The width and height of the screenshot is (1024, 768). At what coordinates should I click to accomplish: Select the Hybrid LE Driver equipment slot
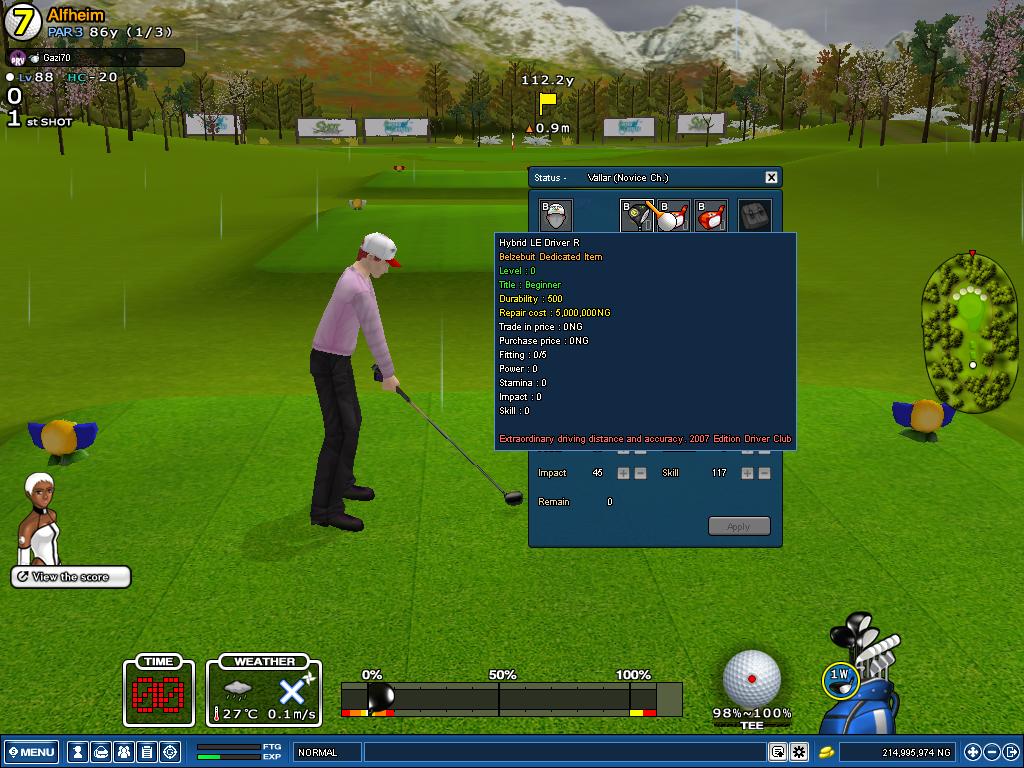(x=637, y=216)
